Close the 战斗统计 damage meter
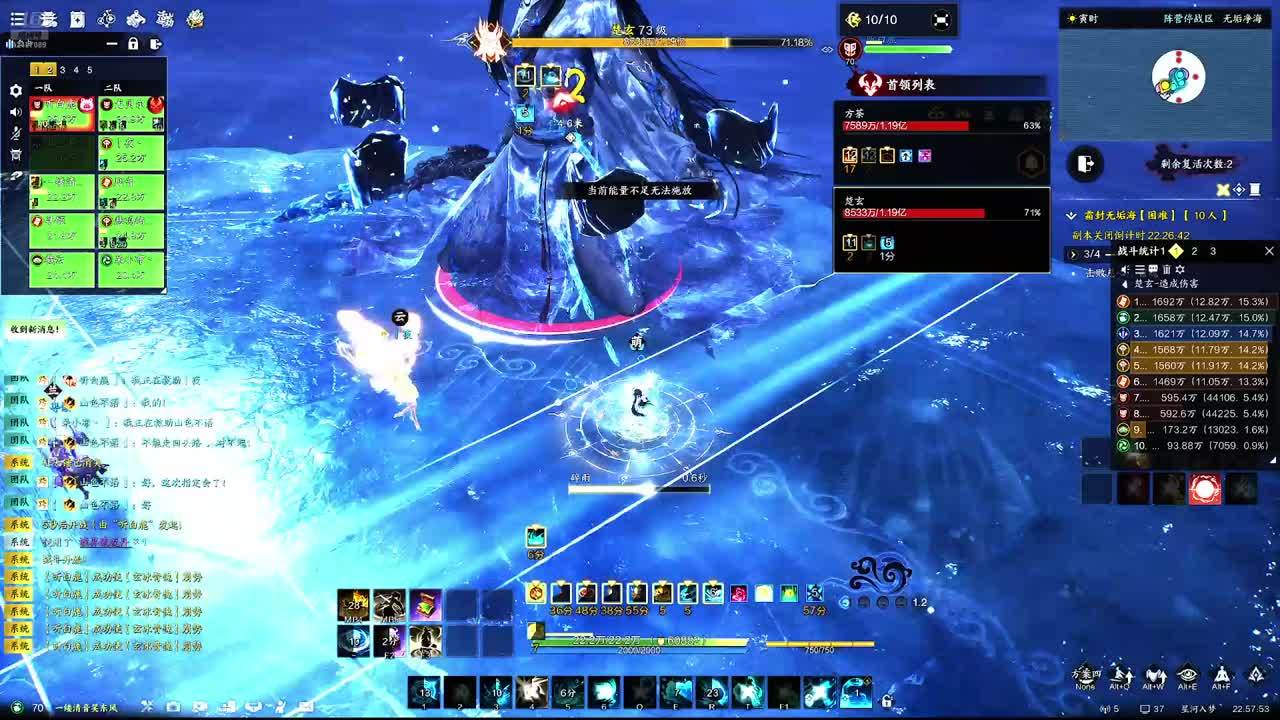Viewport: 1280px width, 720px height. pyautogui.click(x=1269, y=251)
